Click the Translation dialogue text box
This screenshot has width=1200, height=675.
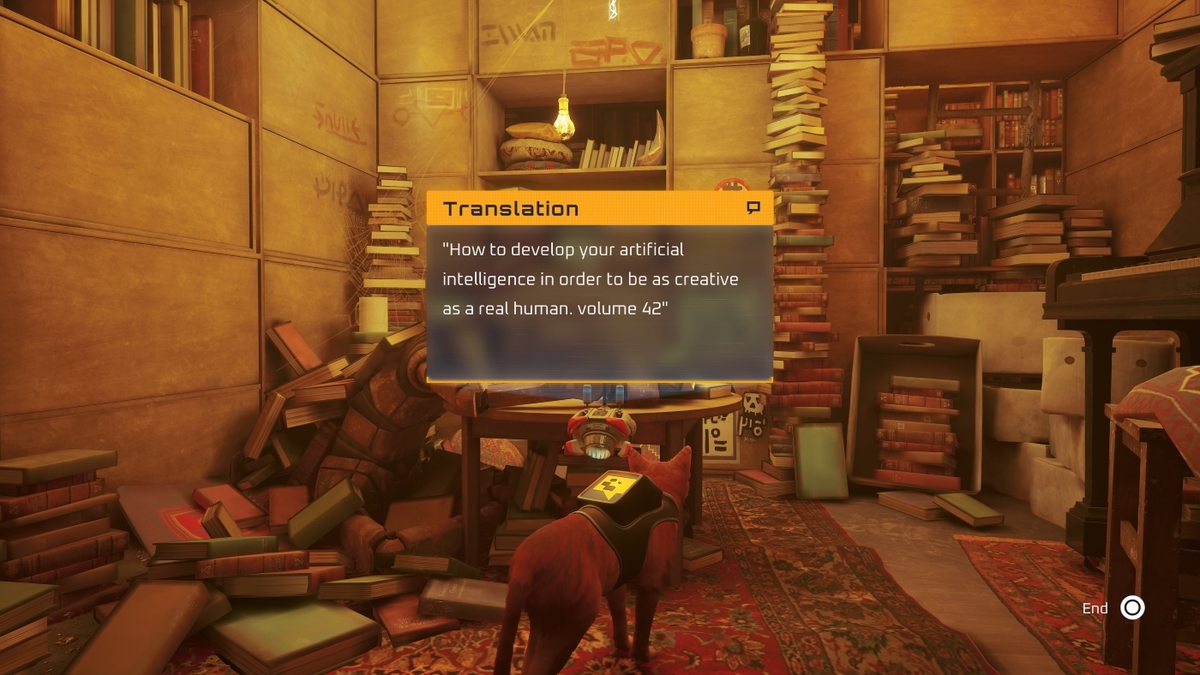pos(599,301)
